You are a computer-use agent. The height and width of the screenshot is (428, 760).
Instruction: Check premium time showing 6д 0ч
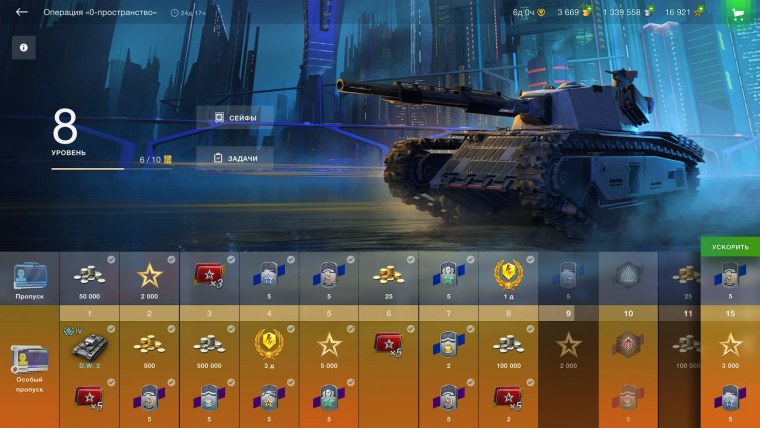click(x=528, y=13)
